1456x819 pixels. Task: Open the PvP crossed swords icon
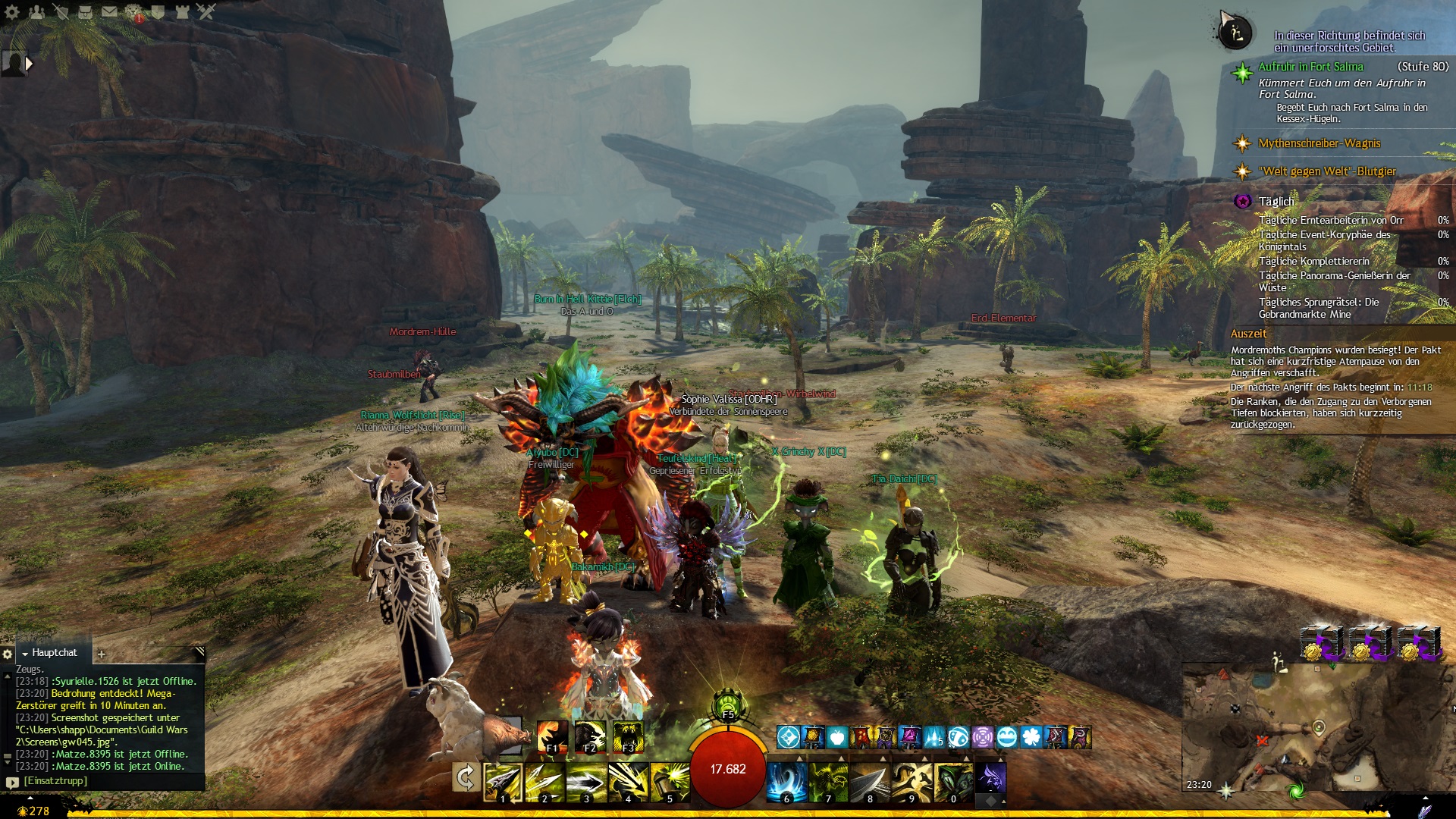pos(206,11)
